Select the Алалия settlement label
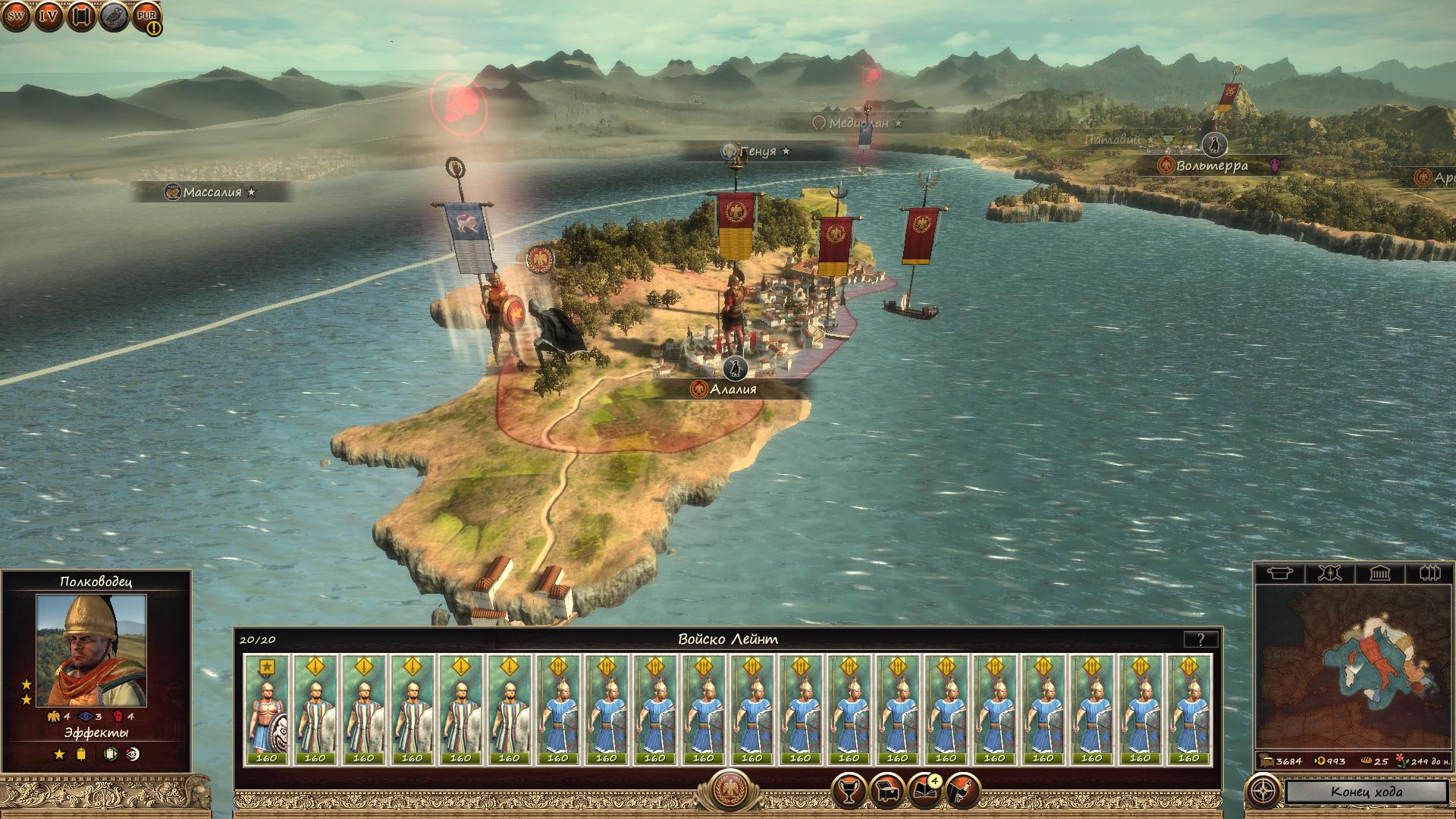 (733, 390)
